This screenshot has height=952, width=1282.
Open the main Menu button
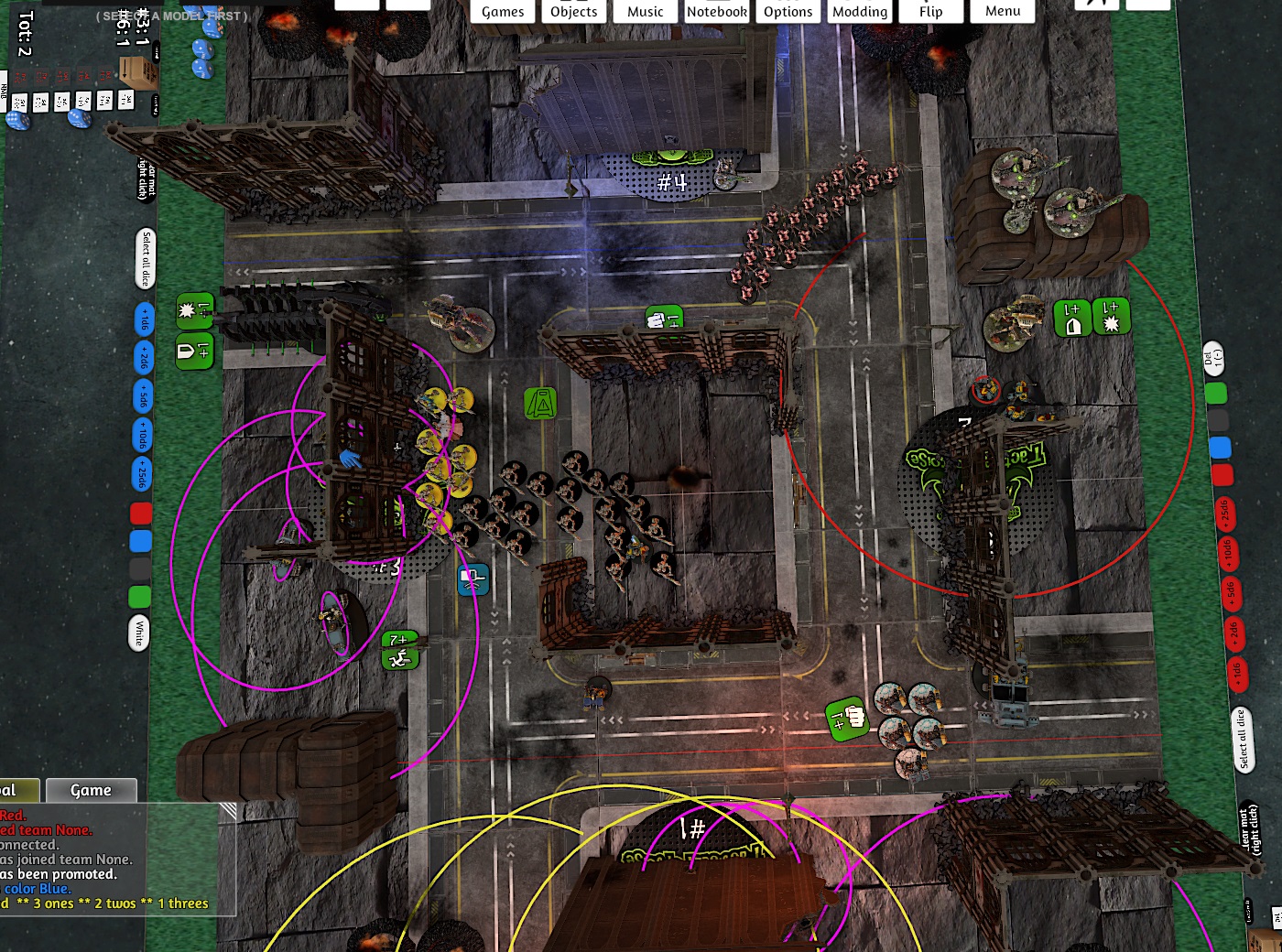(1003, 11)
